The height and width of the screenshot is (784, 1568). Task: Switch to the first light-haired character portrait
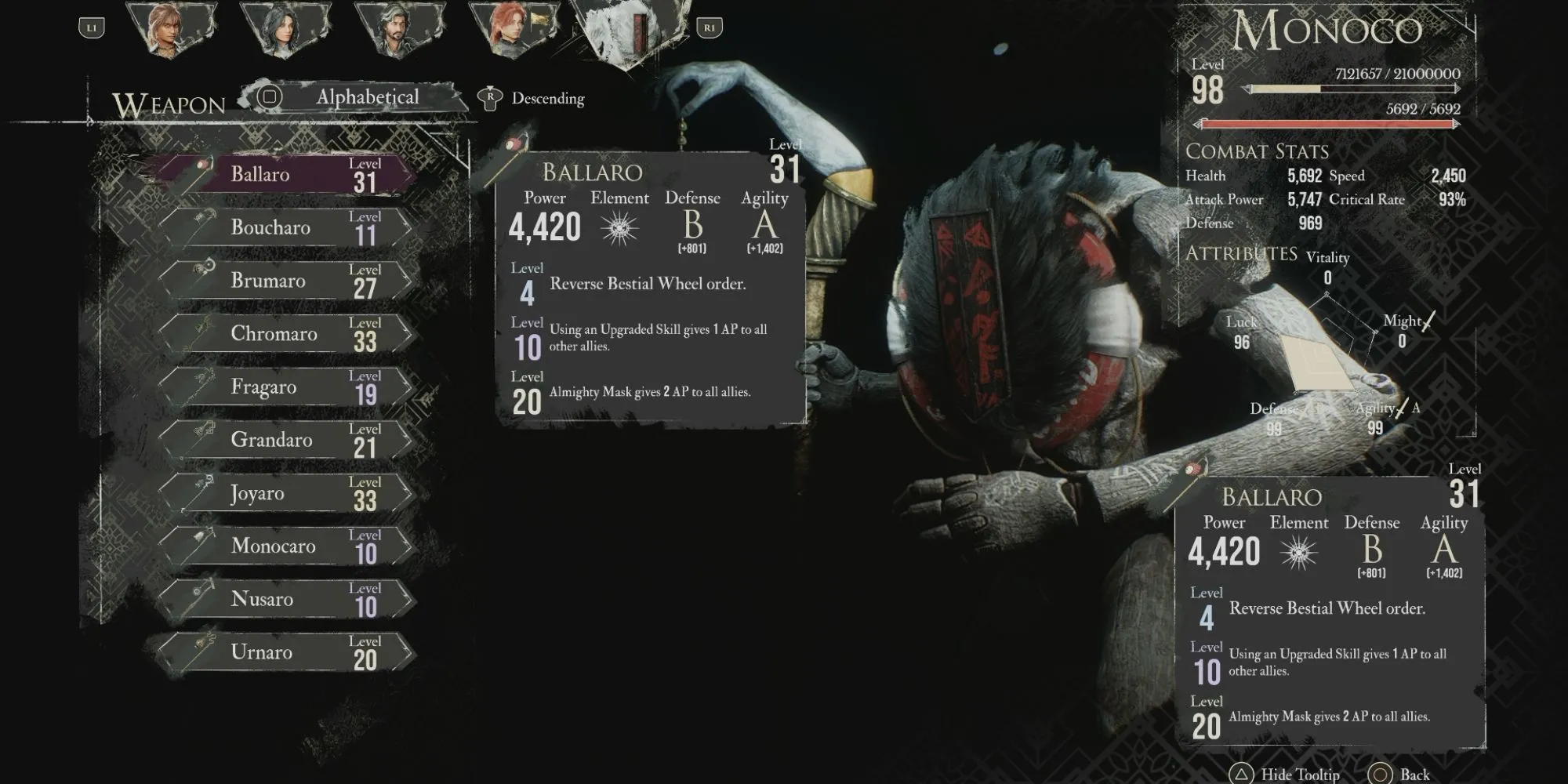click(169, 30)
